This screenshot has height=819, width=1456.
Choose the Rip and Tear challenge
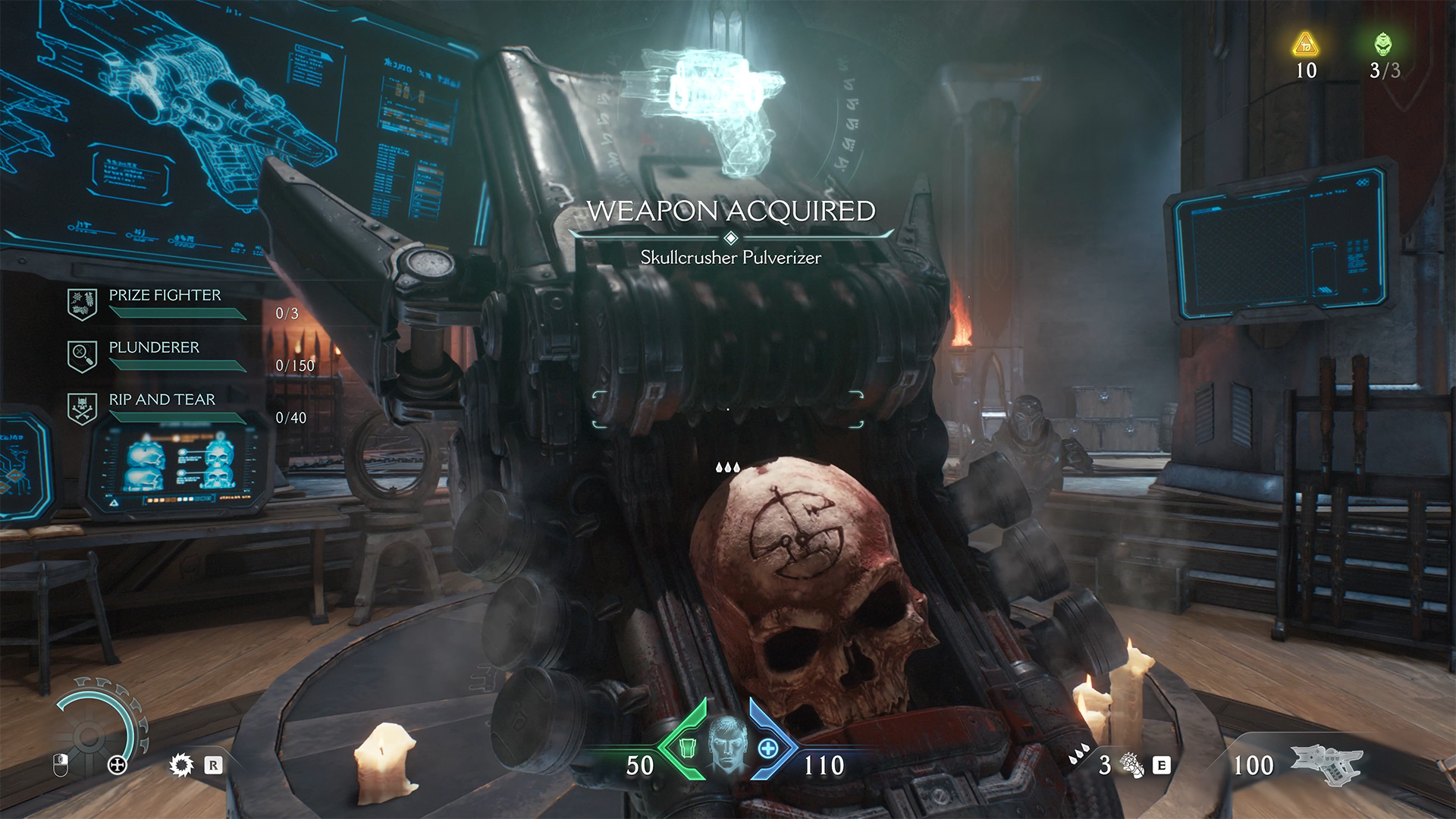(162, 400)
